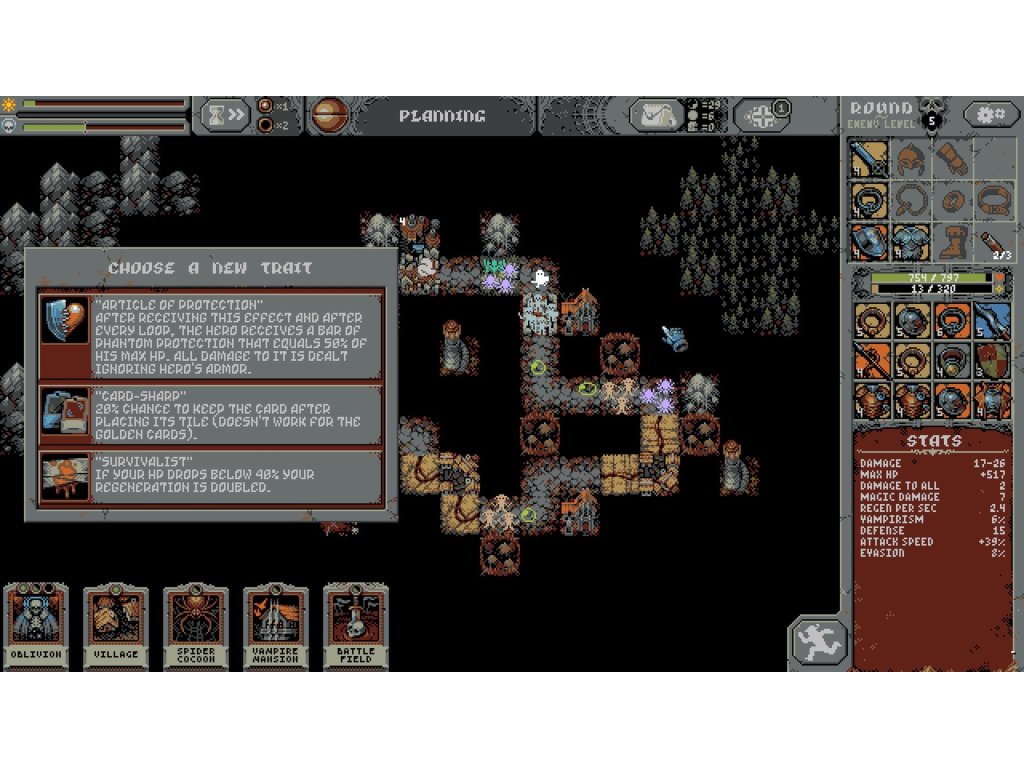Select the equipped blue shield slot

(x=869, y=242)
